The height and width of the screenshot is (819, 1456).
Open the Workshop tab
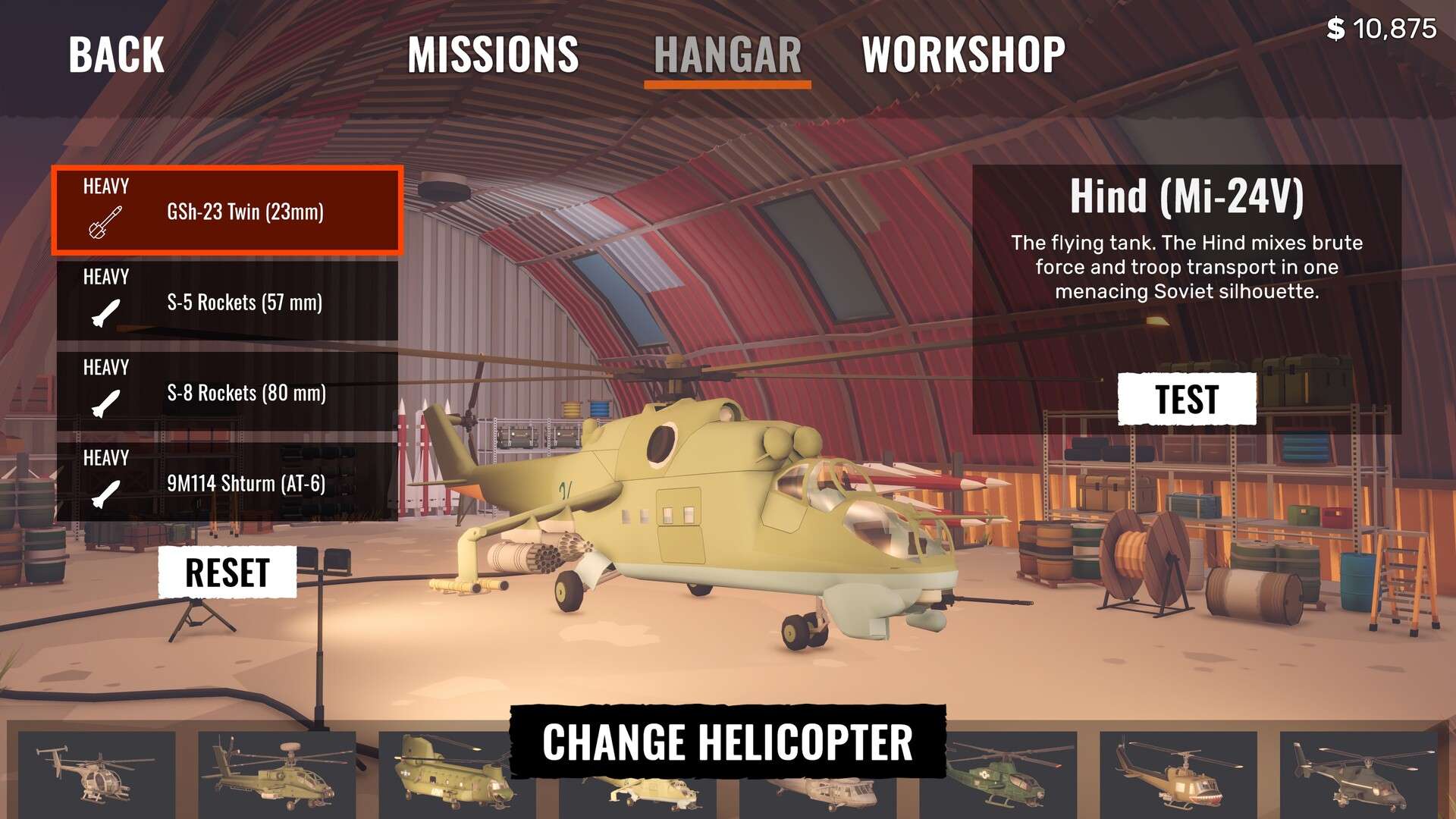963,55
